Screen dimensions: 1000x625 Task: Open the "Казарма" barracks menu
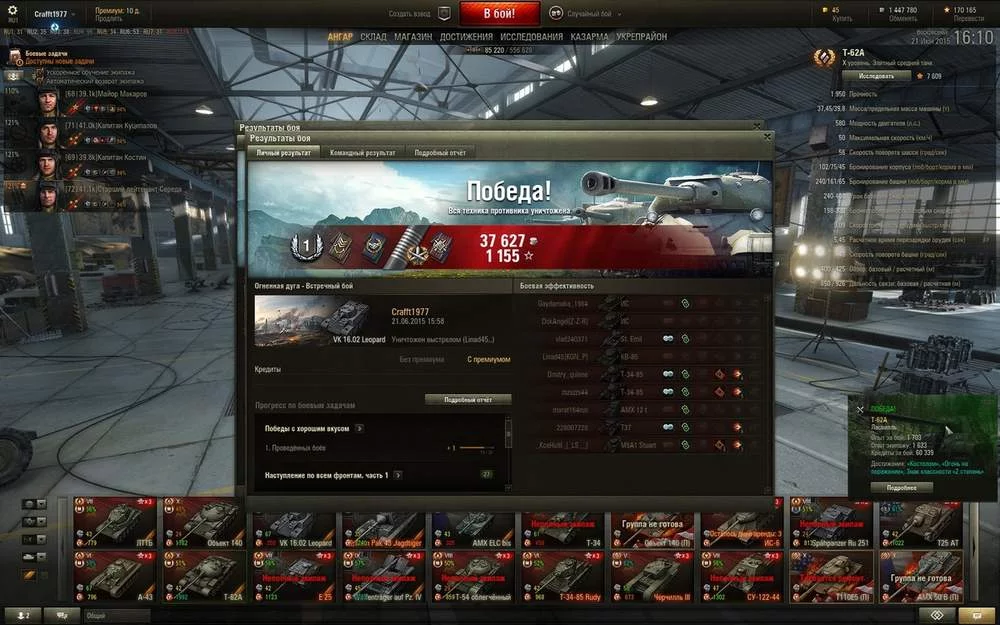[589, 37]
